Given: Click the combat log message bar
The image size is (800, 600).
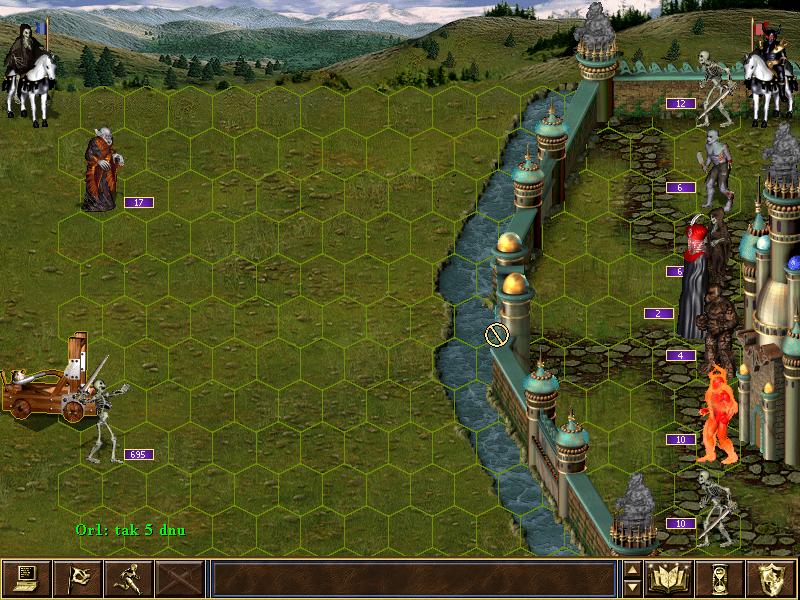Looking at the screenshot, I should coord(413,578).
